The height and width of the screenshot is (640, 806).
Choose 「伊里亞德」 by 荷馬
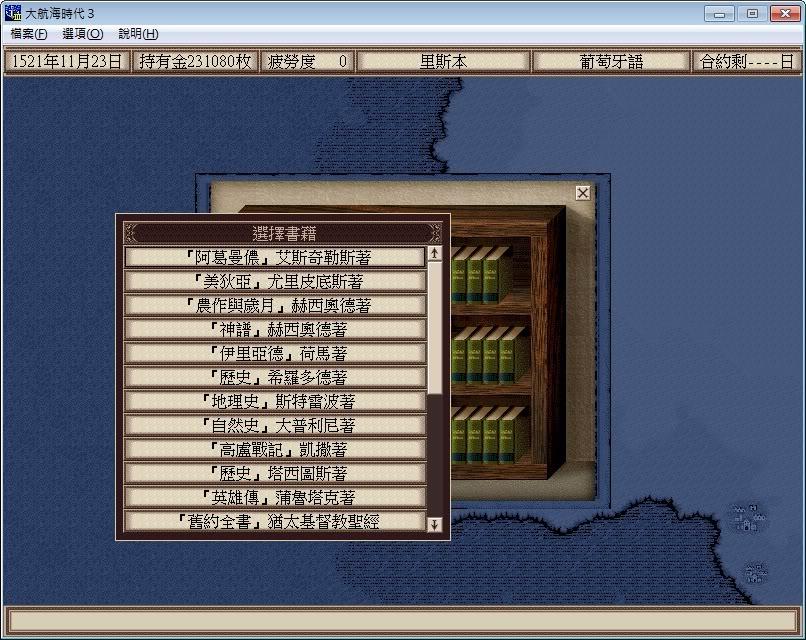275,353
